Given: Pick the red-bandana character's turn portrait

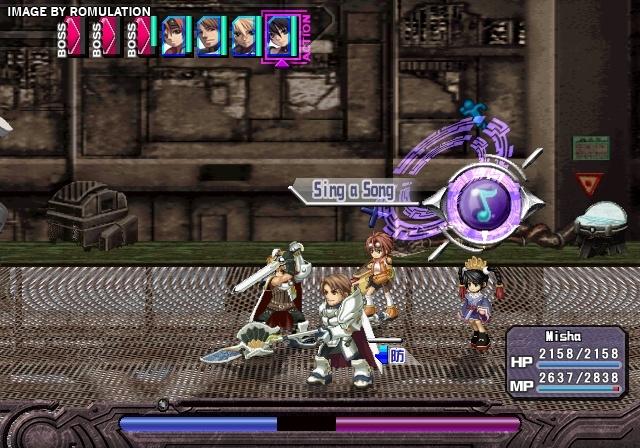Looking at the screenshot, I should pos(175,36).
